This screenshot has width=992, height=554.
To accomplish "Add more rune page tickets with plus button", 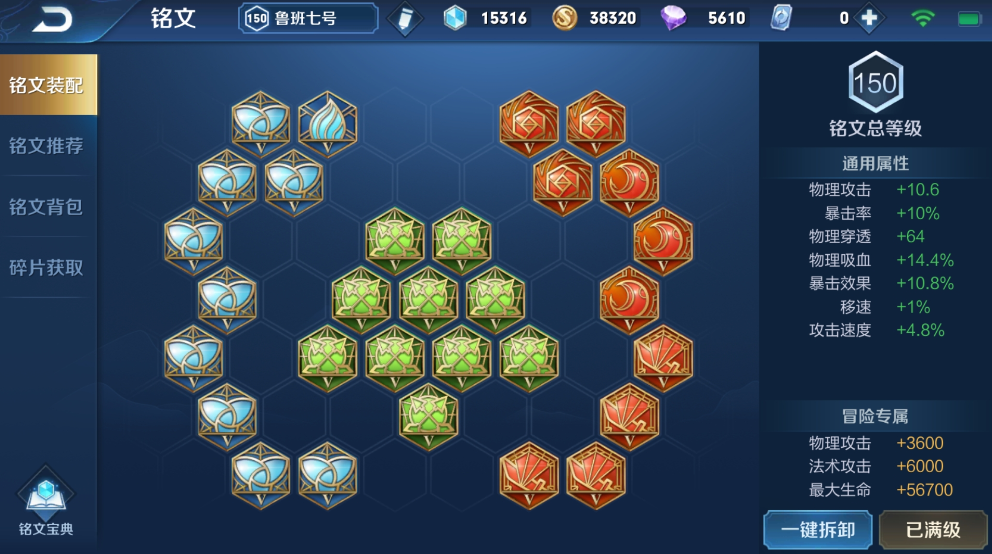I will click(x=869, y=18).
